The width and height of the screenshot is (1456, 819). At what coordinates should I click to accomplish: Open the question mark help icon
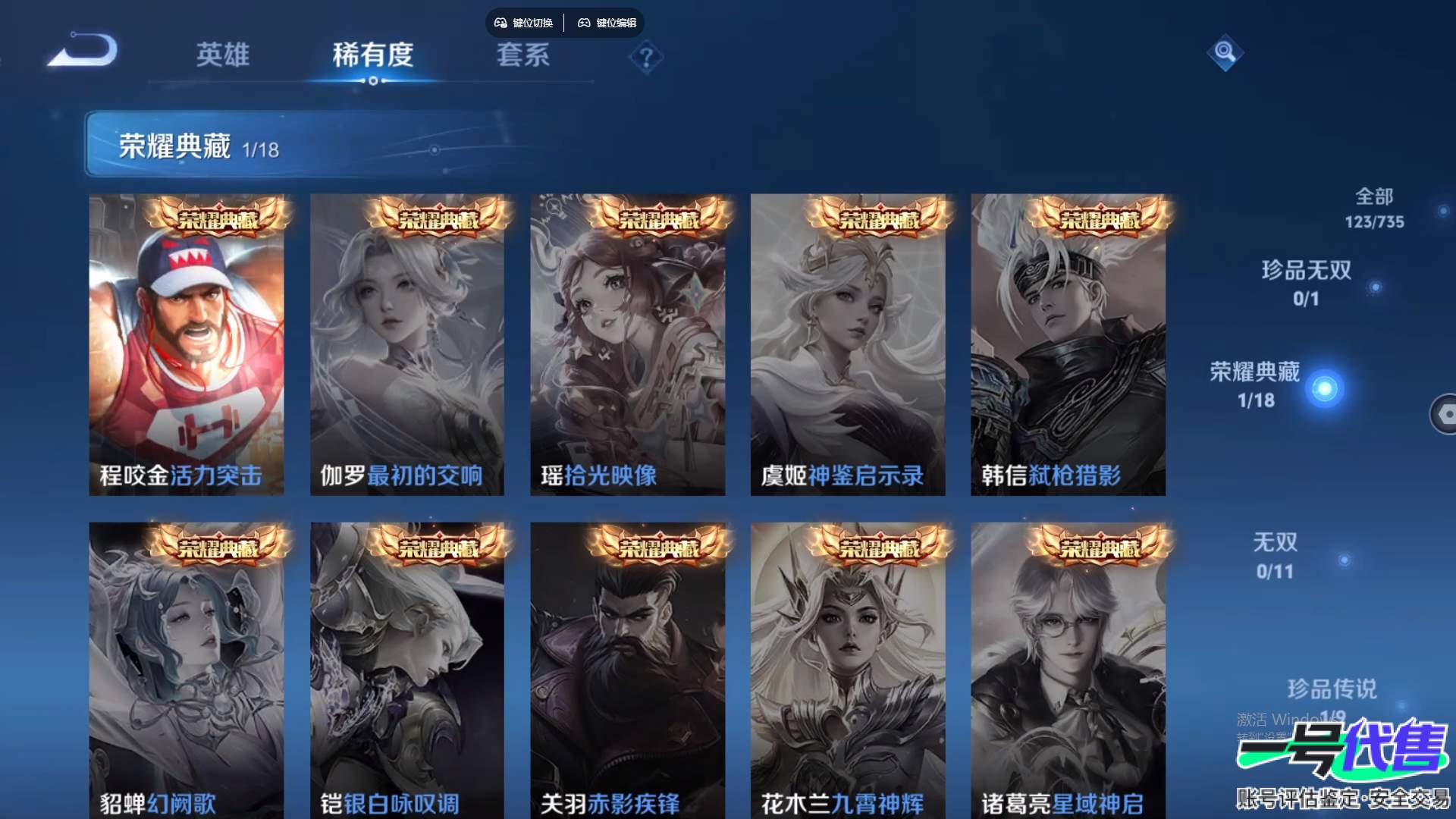(646, 58)
